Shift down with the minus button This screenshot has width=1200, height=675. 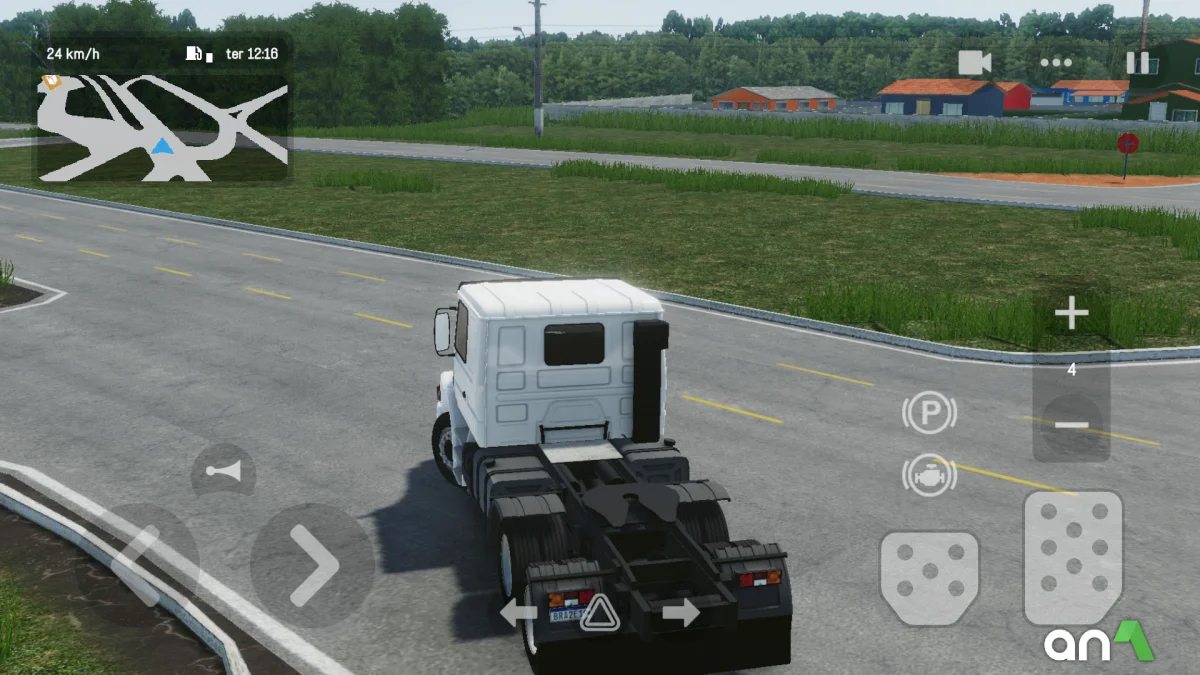point(1071,425)
